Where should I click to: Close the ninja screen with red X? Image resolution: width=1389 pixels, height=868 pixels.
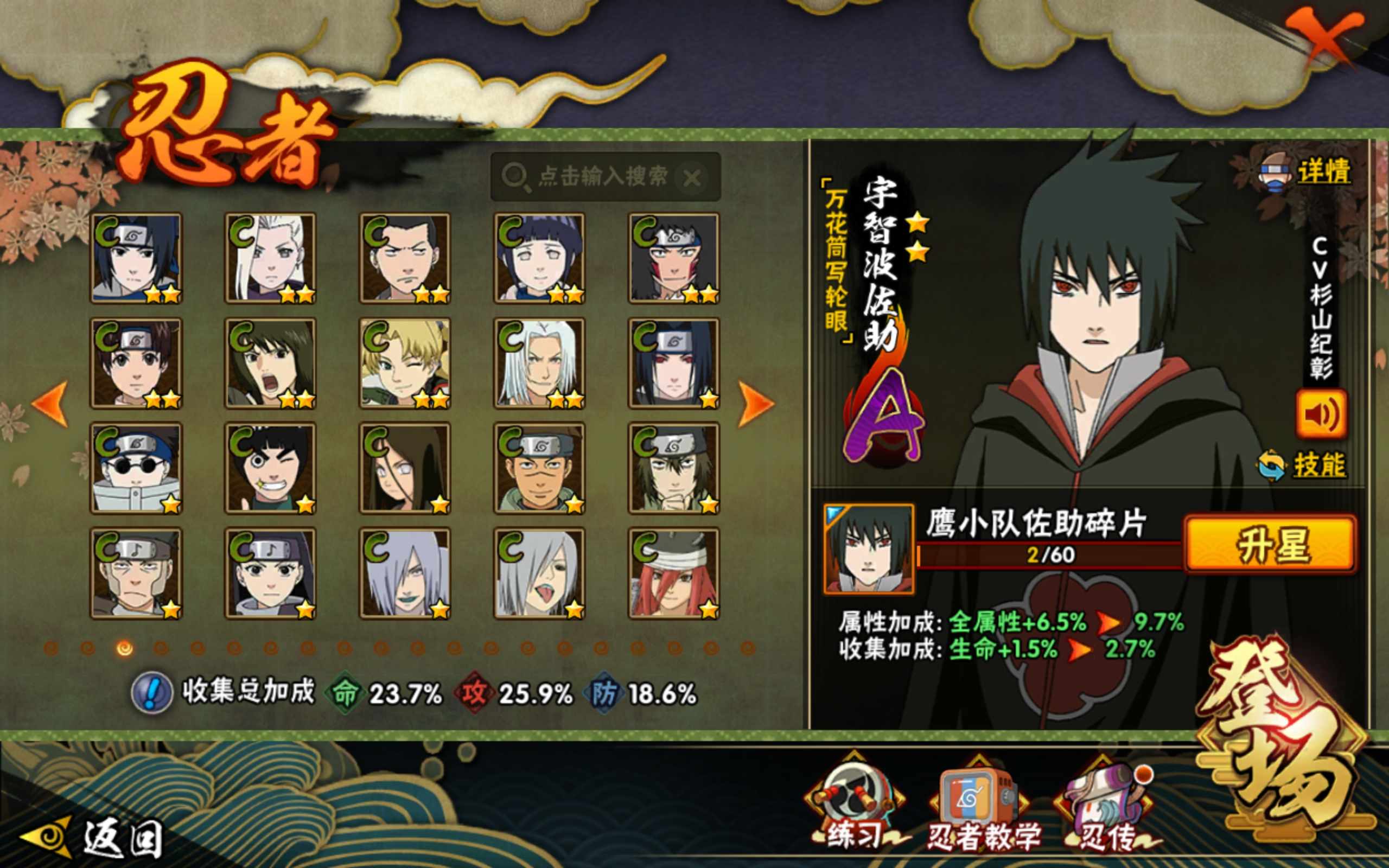[1322, 41]
